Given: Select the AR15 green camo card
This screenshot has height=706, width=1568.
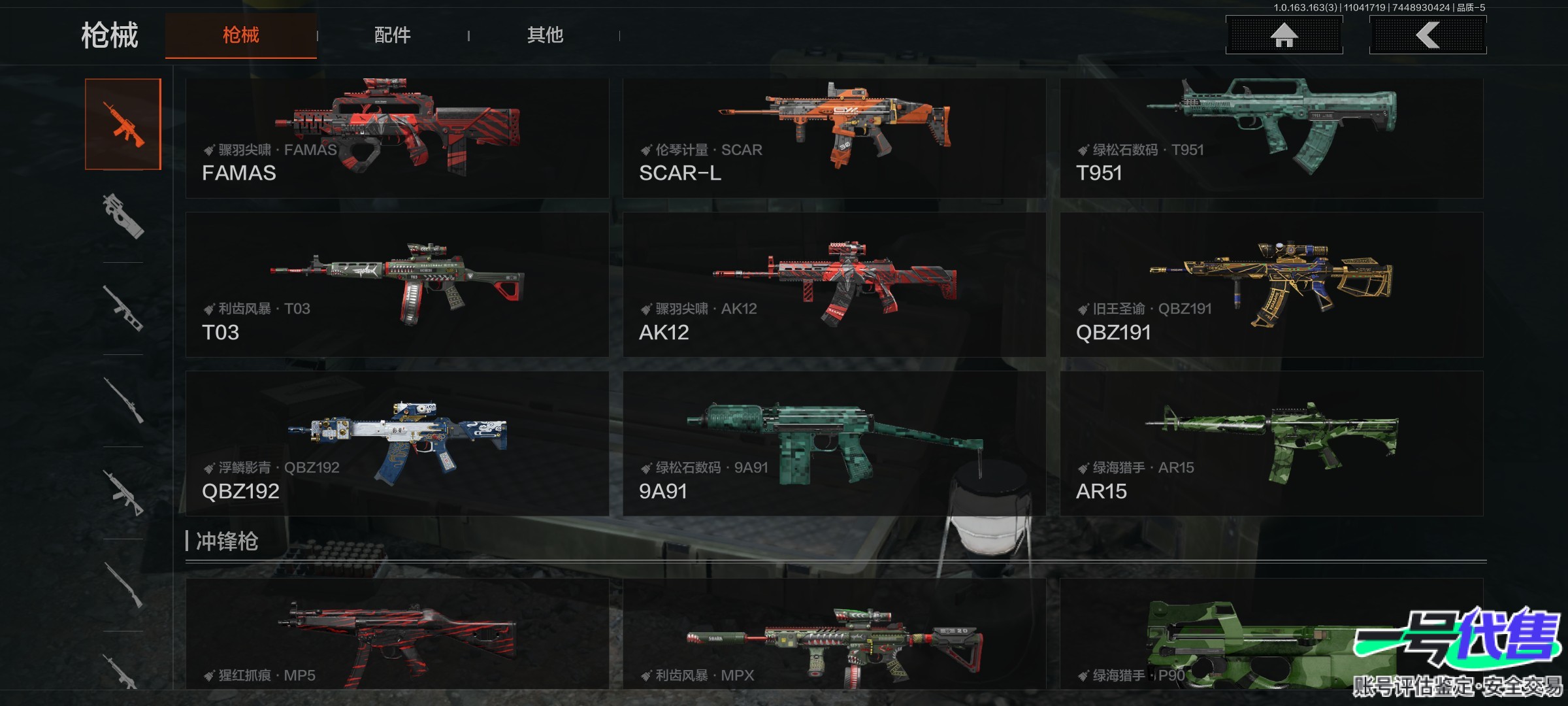Looking at the screenshot, I should [1271, 443].
